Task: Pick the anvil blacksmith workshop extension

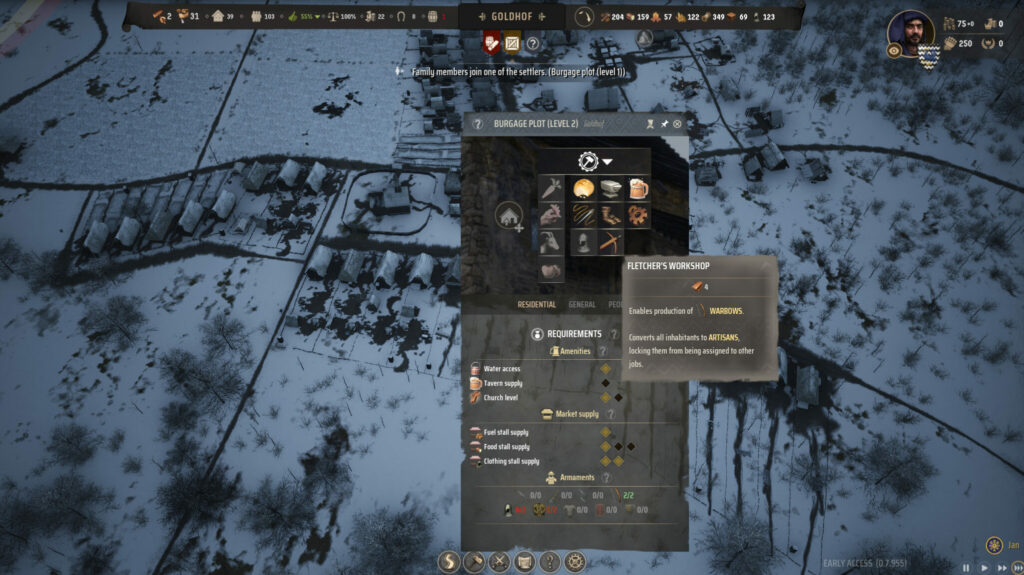Action: [x=609, y=189]
